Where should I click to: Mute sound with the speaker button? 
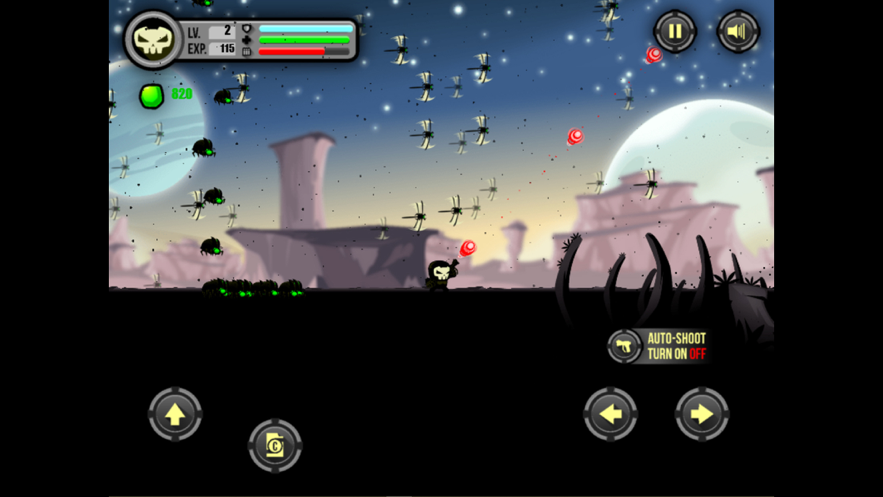click(x=738, y=32)
